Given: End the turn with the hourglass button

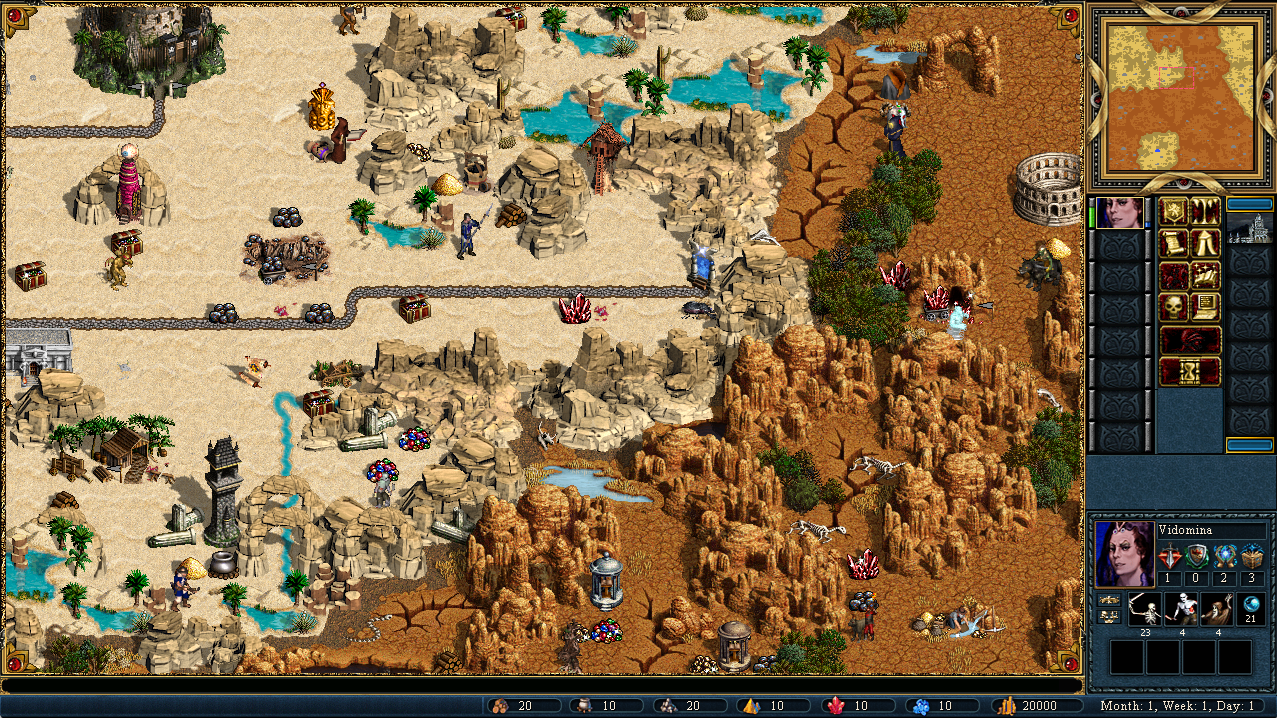Looking at the screenshot, I should coord(1190,371).
